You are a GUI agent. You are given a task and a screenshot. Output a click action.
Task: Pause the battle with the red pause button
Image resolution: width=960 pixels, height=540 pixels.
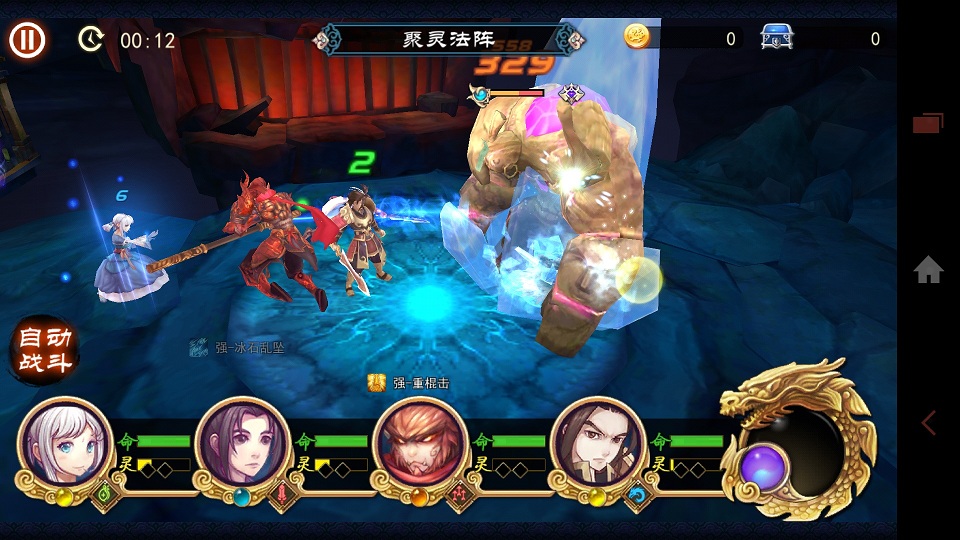(28, 40)
